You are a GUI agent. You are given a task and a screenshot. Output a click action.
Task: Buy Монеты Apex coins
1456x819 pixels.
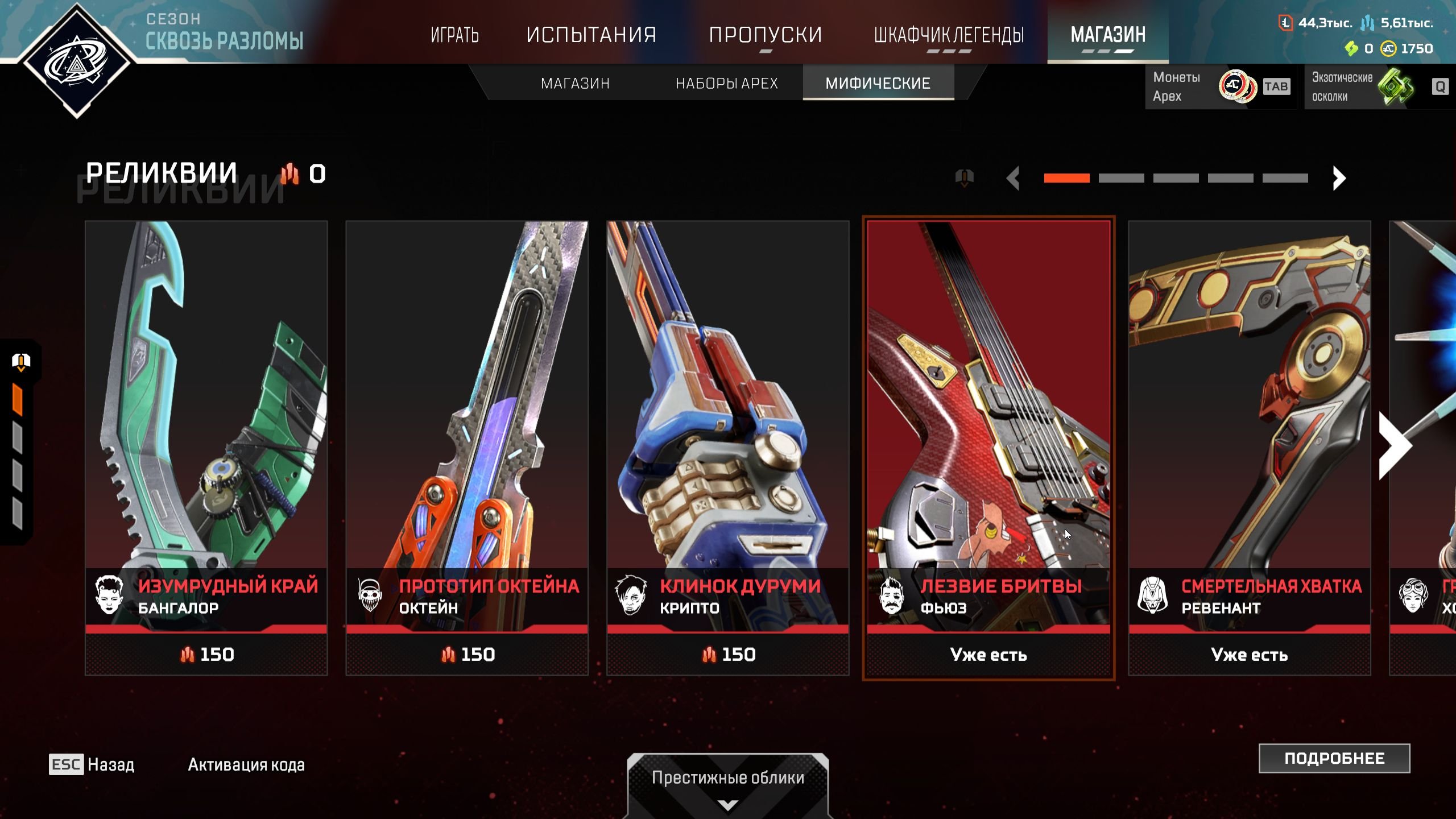[x=1219, y=87]
